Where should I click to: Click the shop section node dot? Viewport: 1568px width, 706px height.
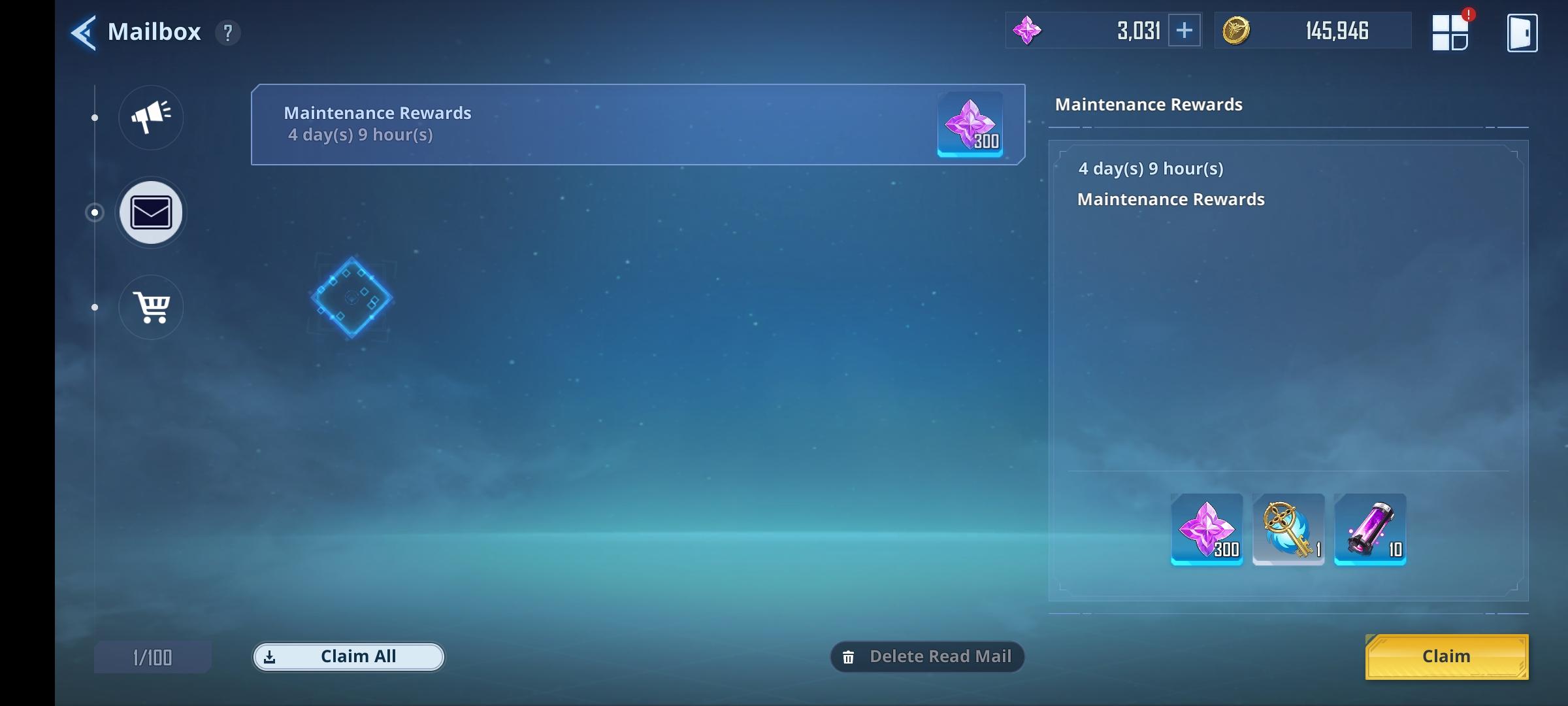click(x=95, y=307)
